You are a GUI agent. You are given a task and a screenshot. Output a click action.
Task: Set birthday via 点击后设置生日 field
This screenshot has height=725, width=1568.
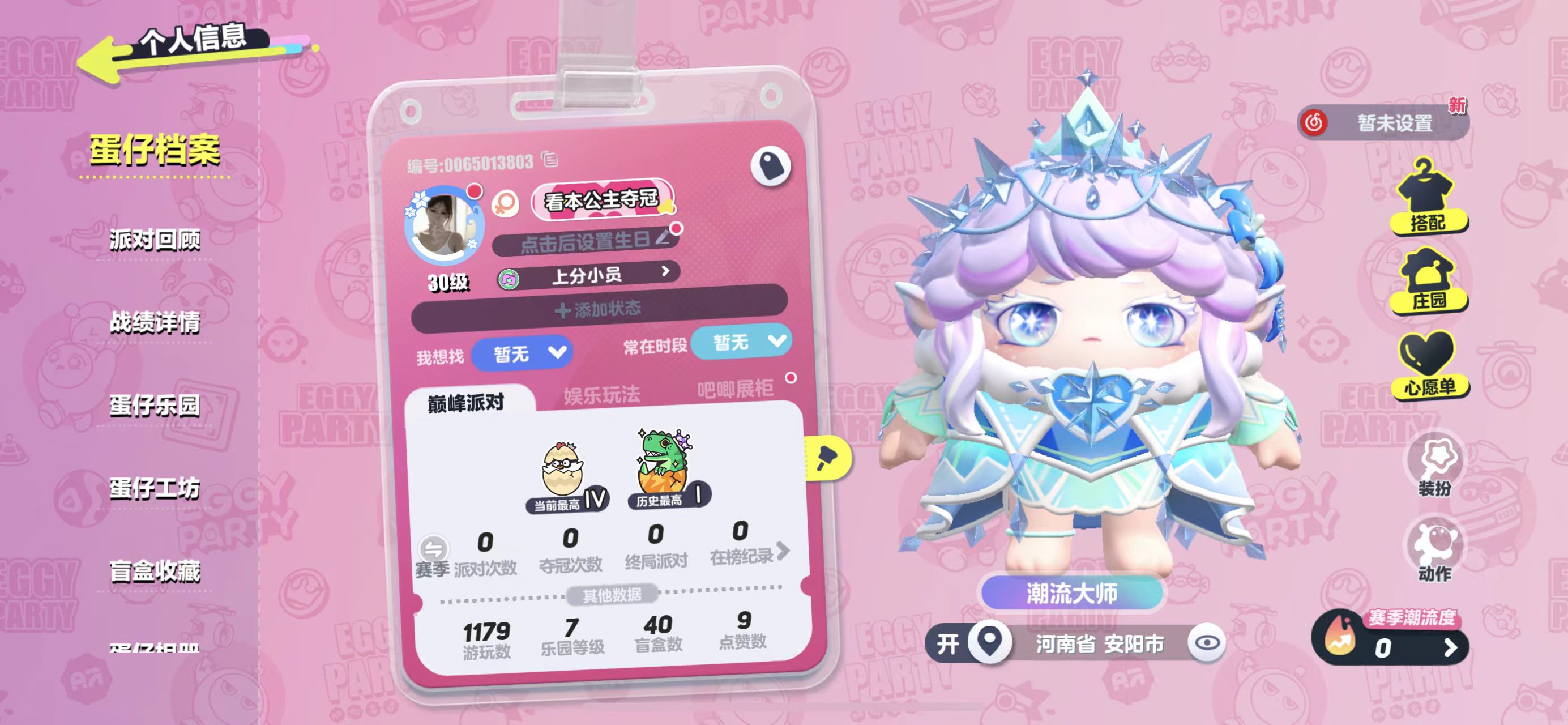[586, 242]
